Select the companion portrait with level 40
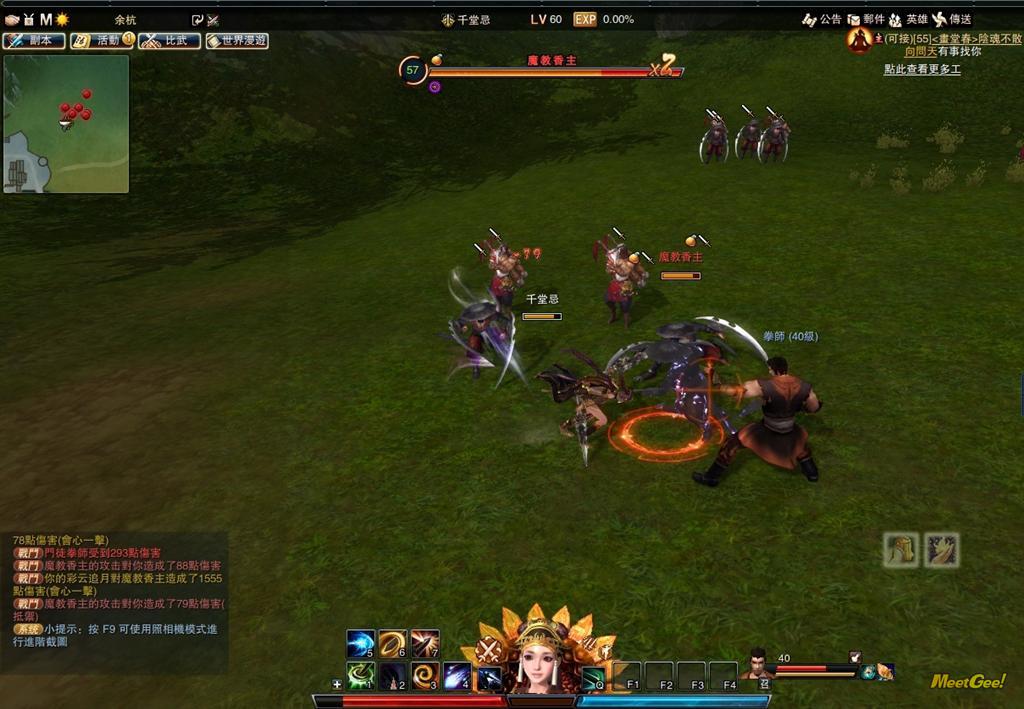This screenshot has width=1024, height=709. tap(757, 663)
